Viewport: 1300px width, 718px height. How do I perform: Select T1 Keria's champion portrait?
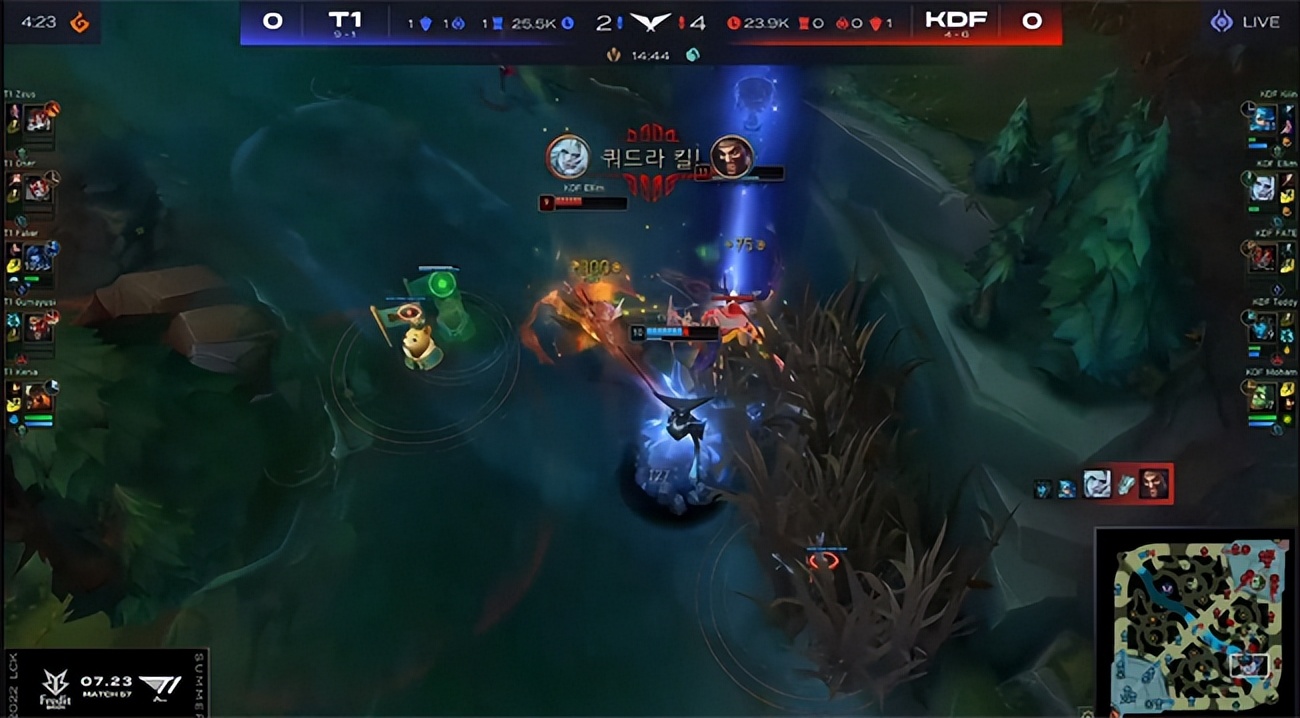click(39, 397)
